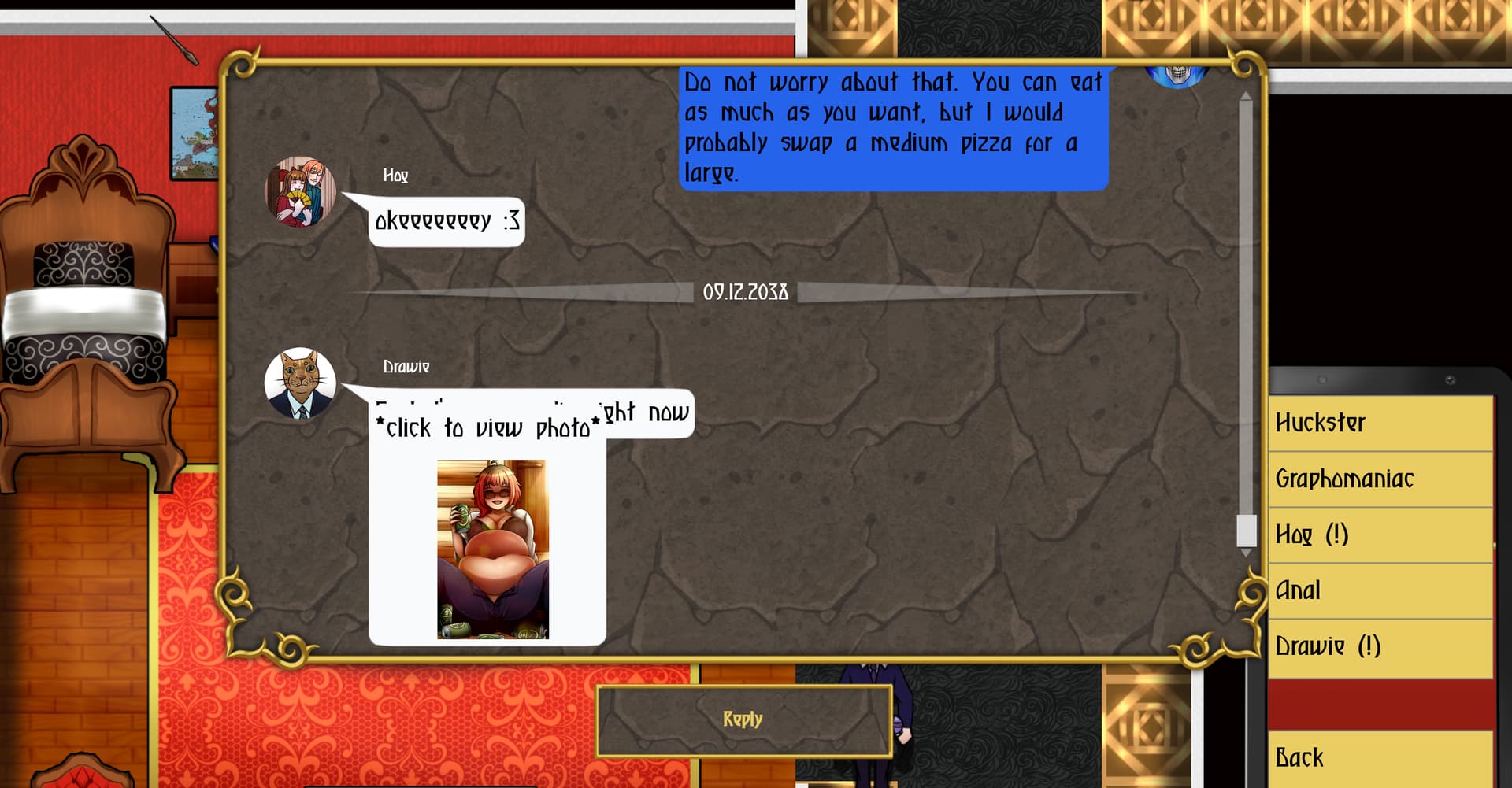Choose the Hog (!) contact

pyautogui.click(x=1380, y=535)
